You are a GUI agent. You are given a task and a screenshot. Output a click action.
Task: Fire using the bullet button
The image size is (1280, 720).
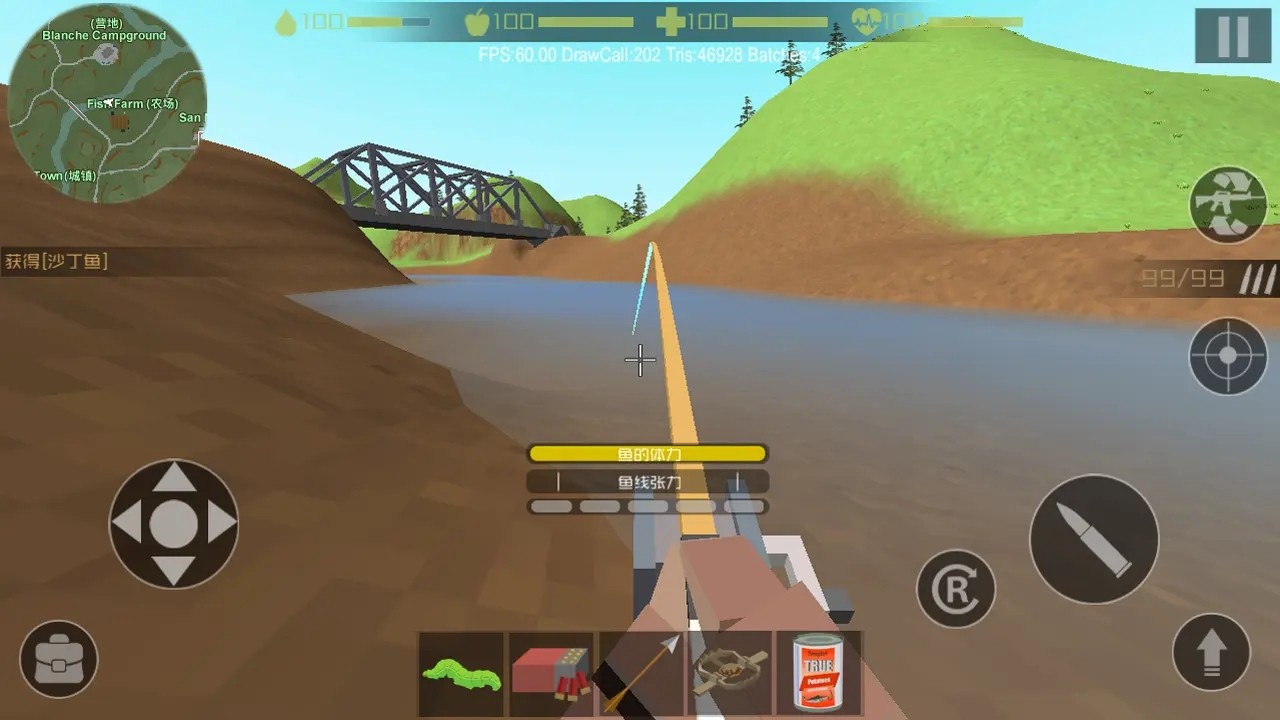tap(1094, 538)
